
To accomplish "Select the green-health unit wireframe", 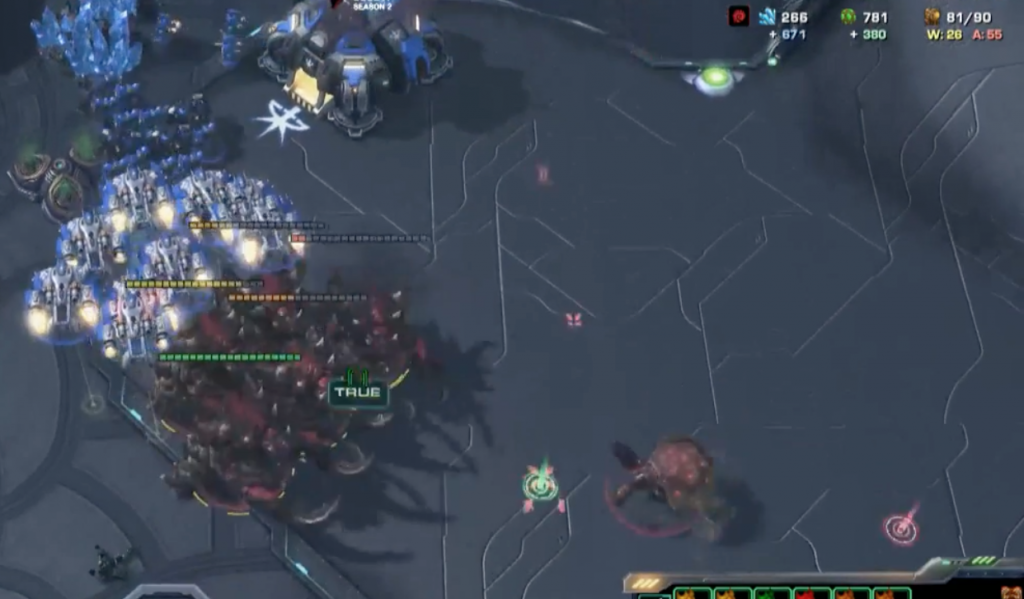I will 770,595.
